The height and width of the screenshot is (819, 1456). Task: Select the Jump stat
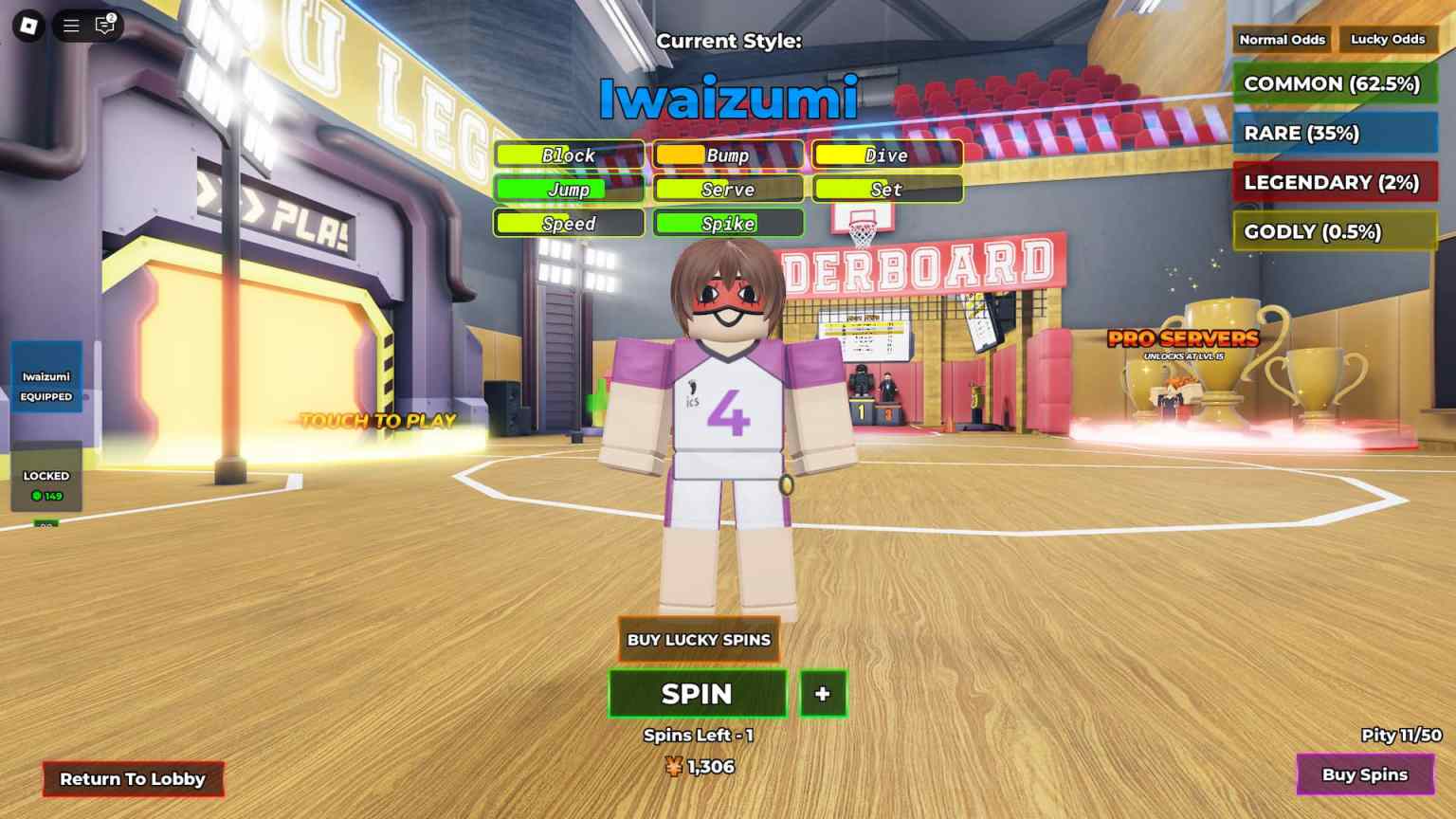tap(569, 190)
